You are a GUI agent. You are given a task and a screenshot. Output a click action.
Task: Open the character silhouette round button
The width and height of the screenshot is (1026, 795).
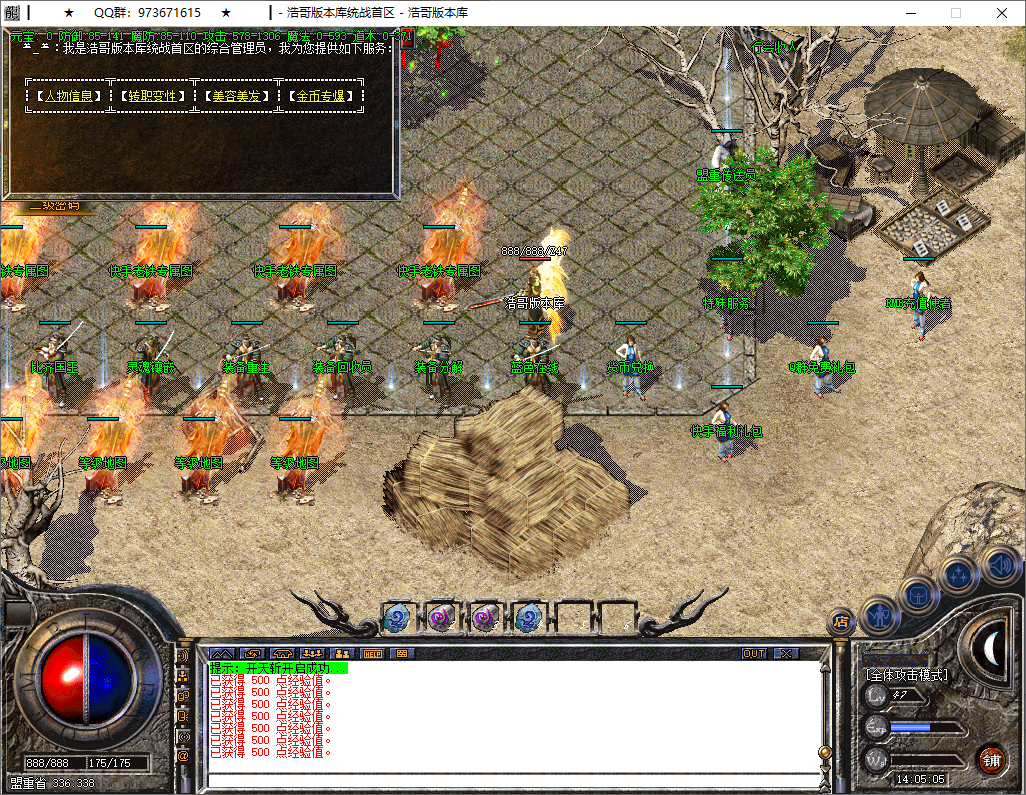(880, 614)
